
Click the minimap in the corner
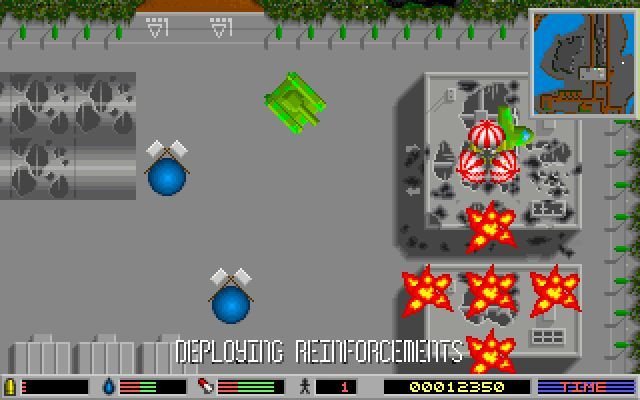[582, 63]
